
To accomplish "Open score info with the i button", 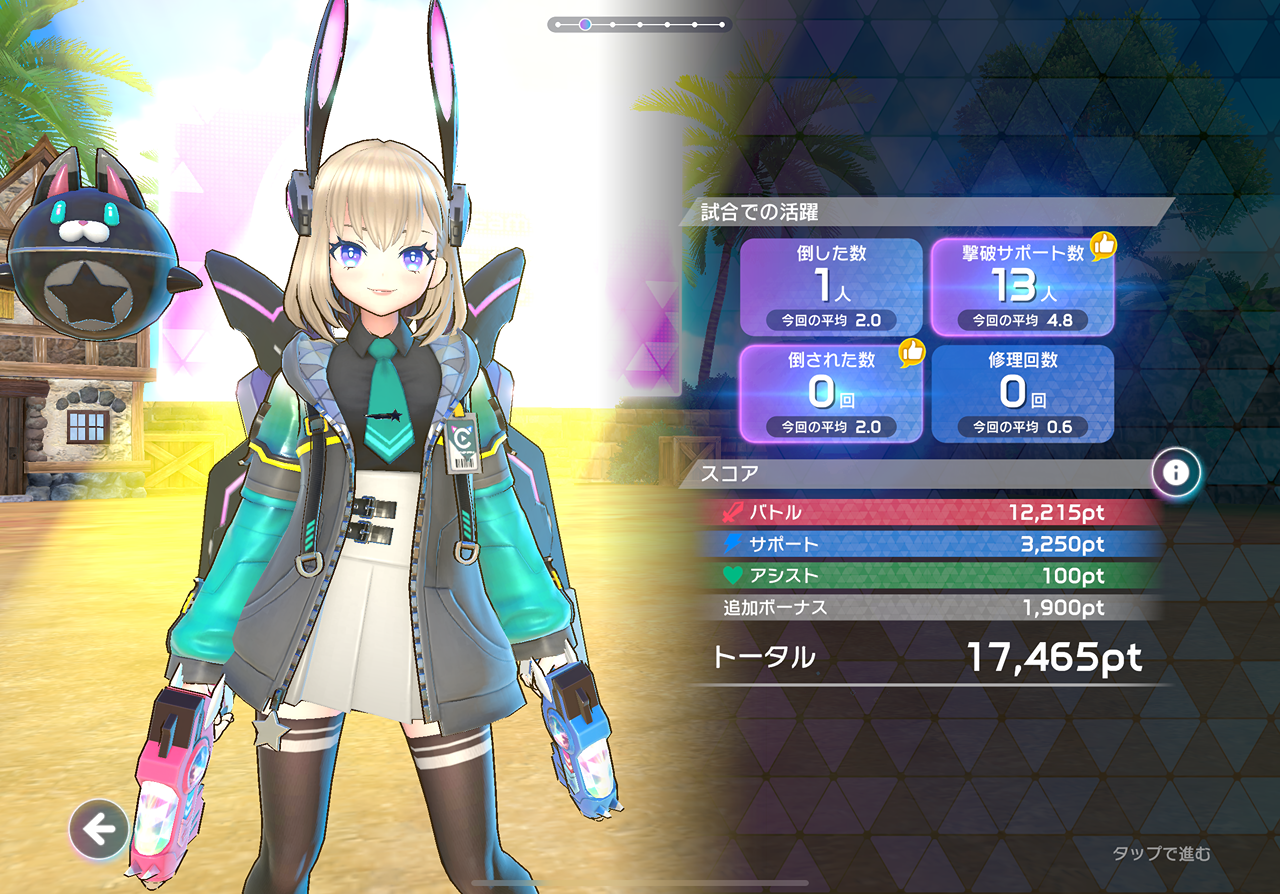I will [1176, 473].
